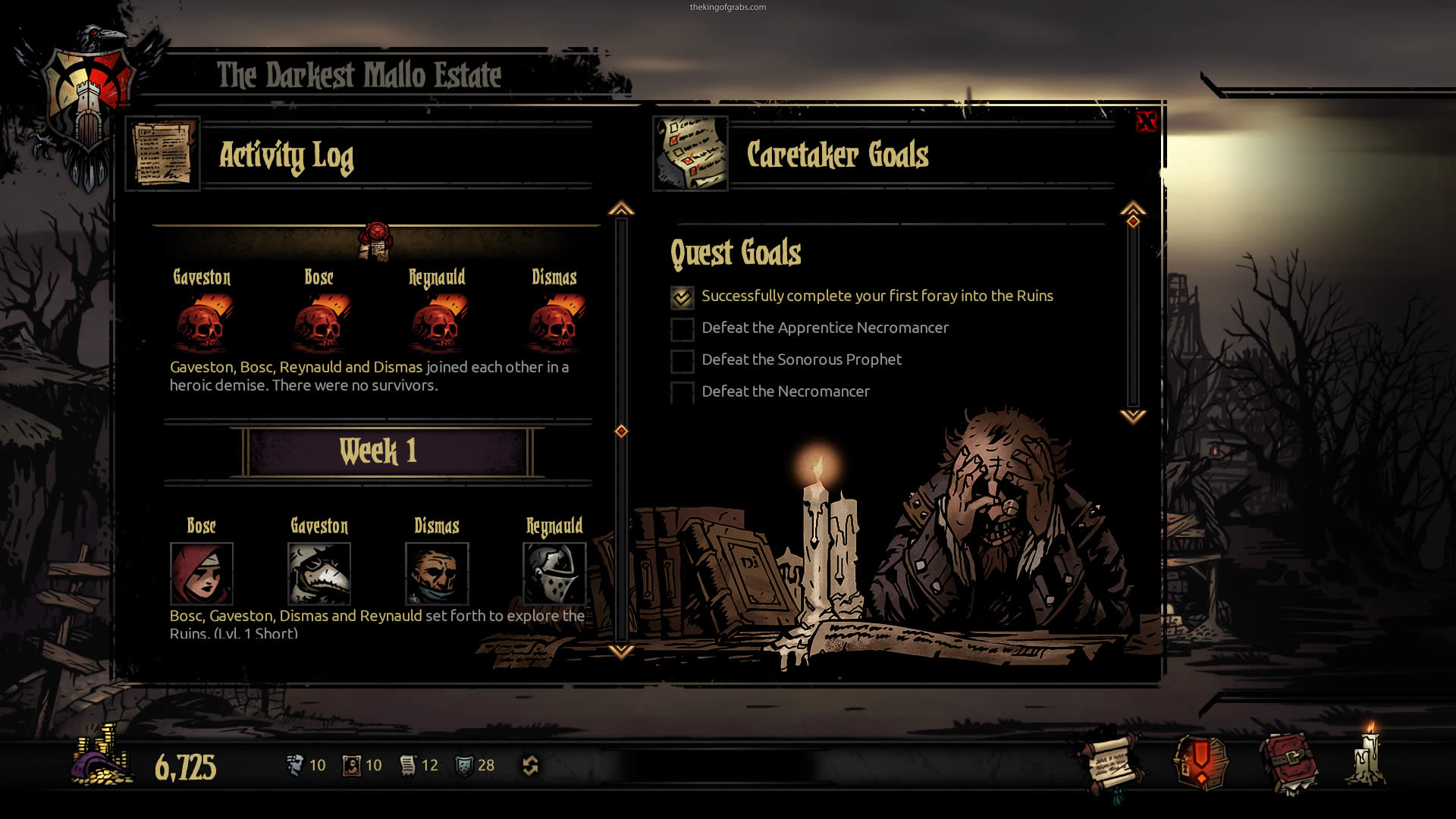The height and width of the screenshot is (819, 1456).
Task: Select Gaveston's plague doctor portrait
Action: [319, 573]
